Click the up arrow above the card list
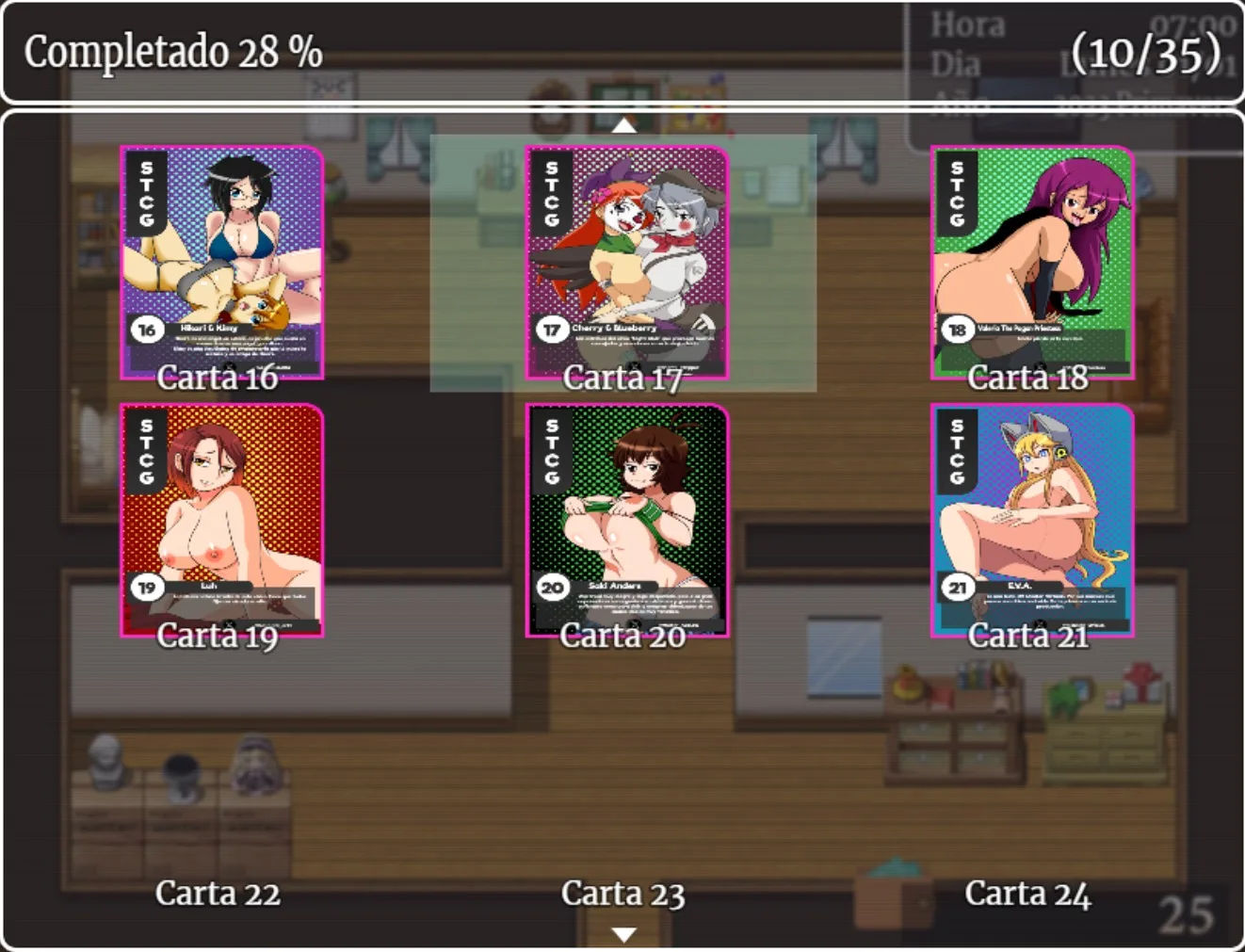Image resolution: width=1245 pixels, height=952 pixels. (623, 124)
